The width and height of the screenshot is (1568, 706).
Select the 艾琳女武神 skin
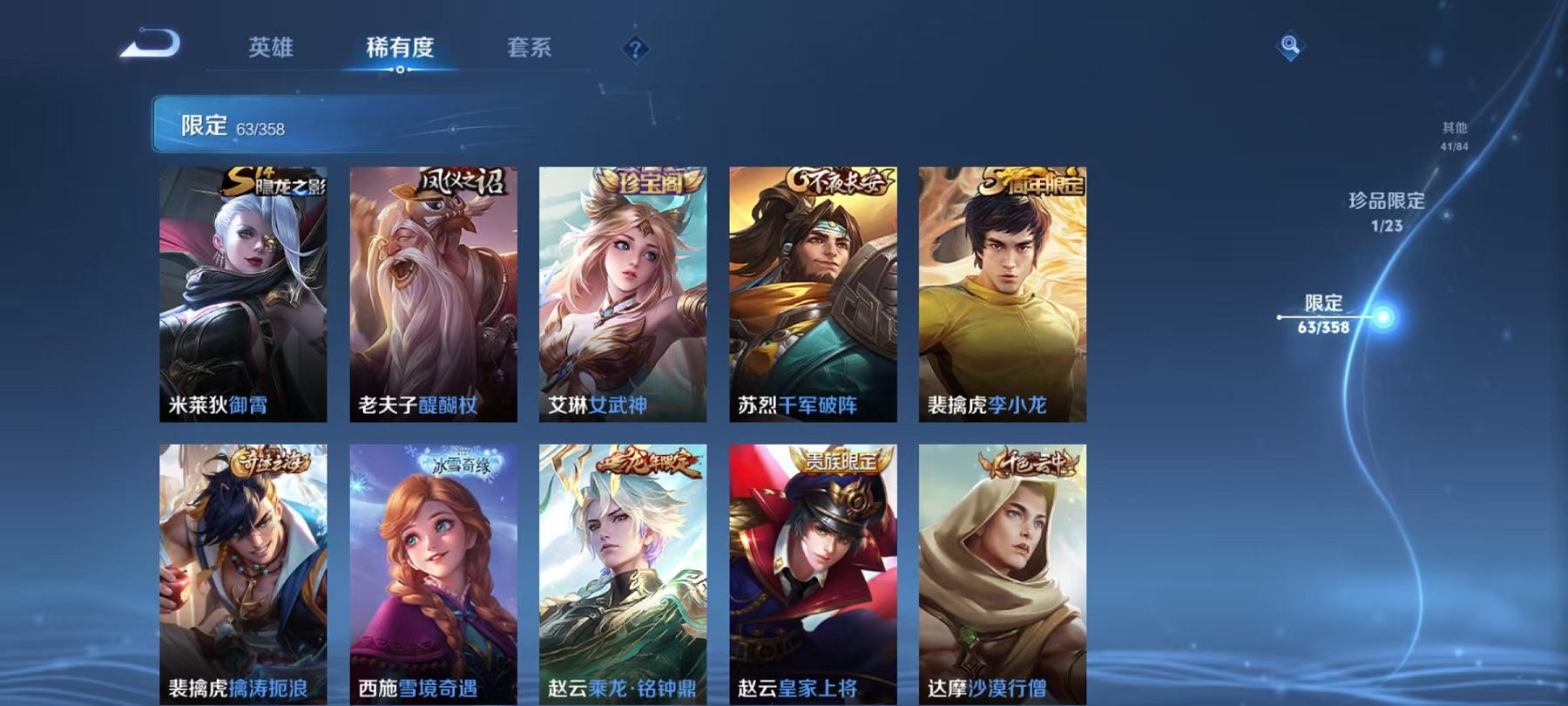click(x=624, y=296)
